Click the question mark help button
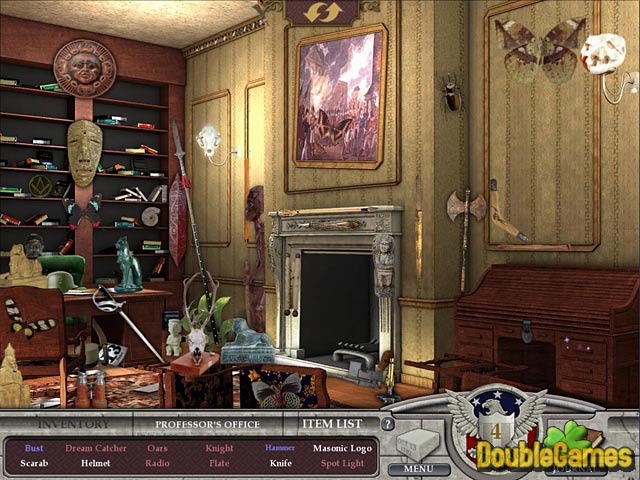Viewport: 640px width, 480px height. click(x=388, y=423)
